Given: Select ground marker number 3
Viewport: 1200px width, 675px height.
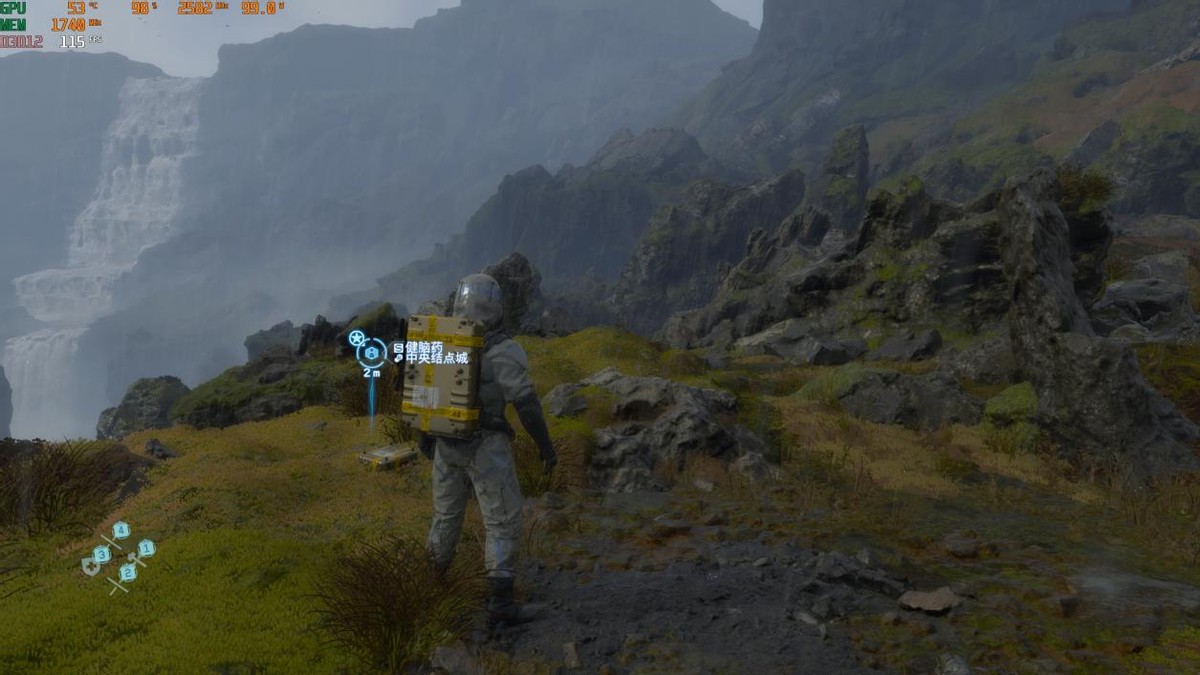Looking at the screenshot, I should [102, 553].
